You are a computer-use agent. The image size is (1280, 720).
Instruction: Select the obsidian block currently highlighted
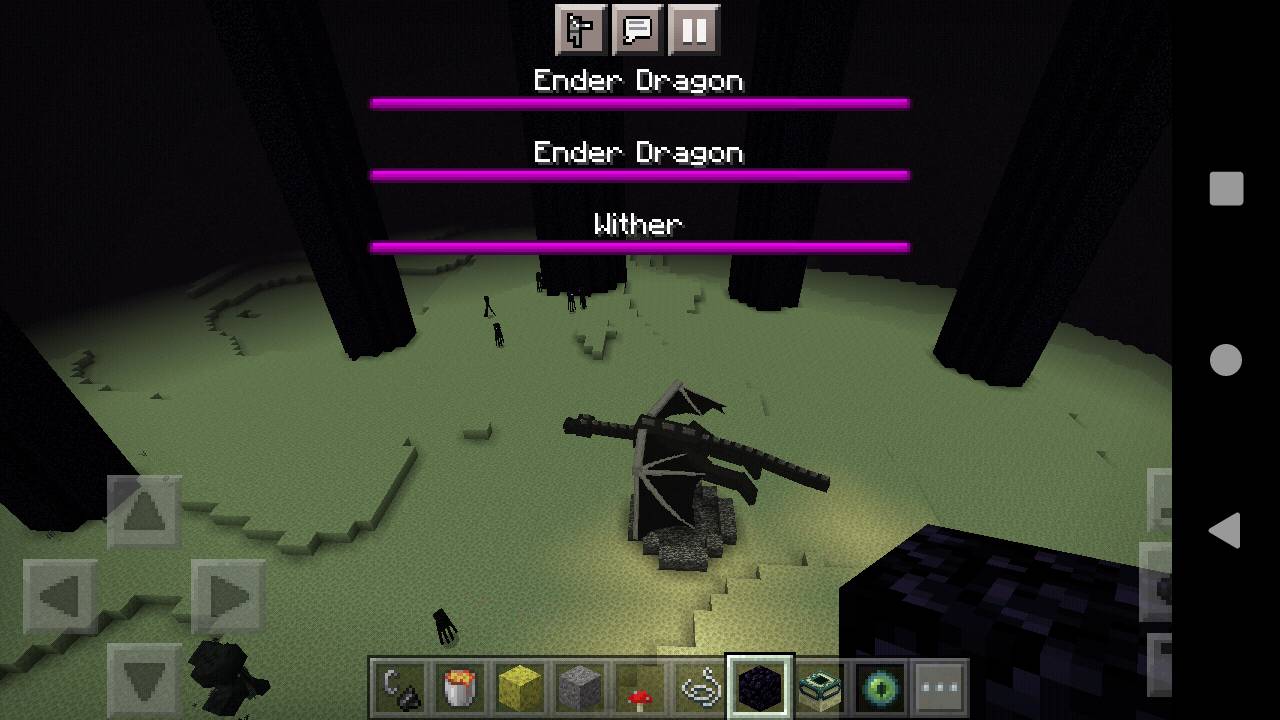coord(758,685)
